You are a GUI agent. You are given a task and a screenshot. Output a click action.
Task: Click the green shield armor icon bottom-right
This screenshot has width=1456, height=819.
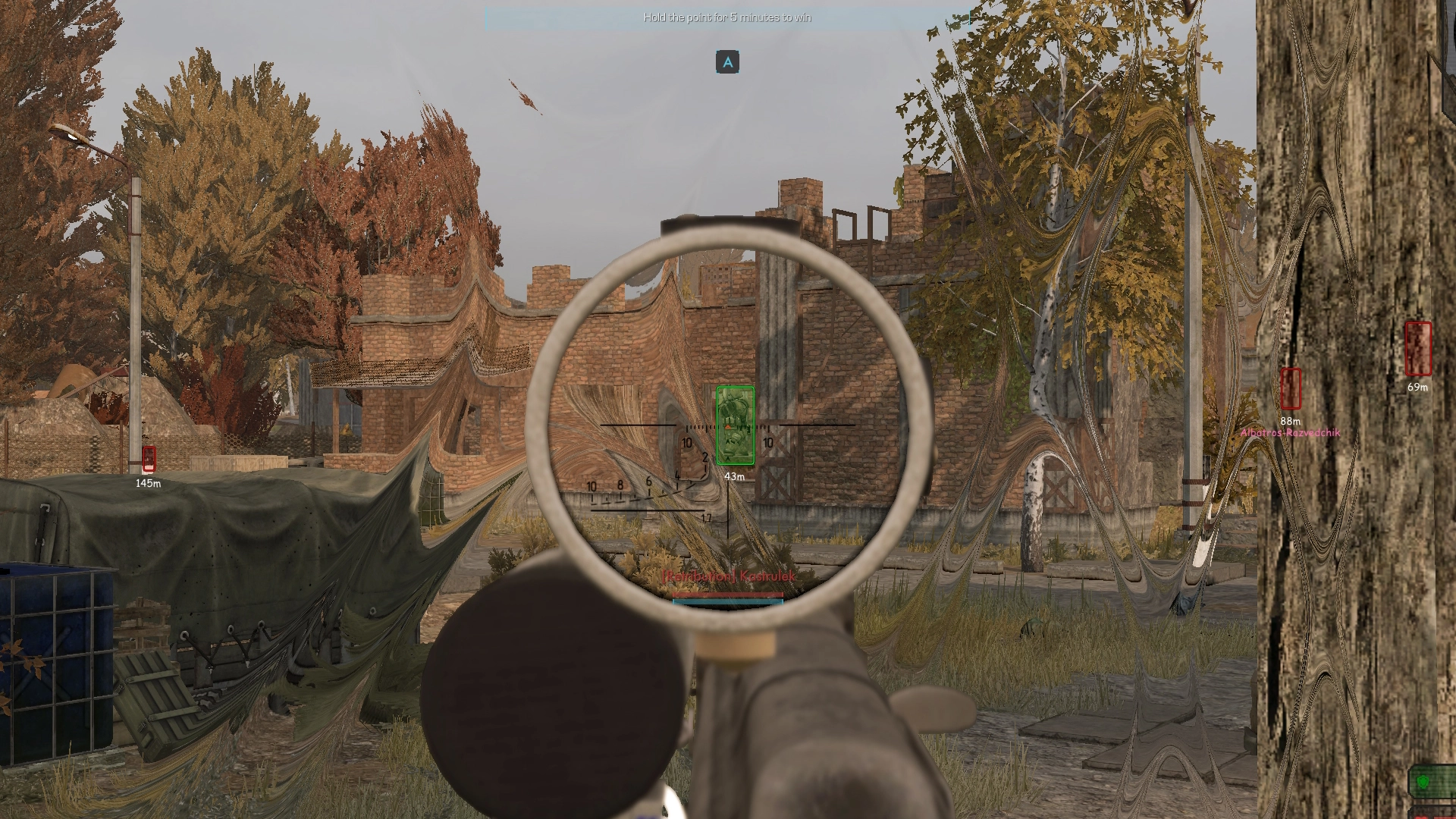tap(1423, 783)
